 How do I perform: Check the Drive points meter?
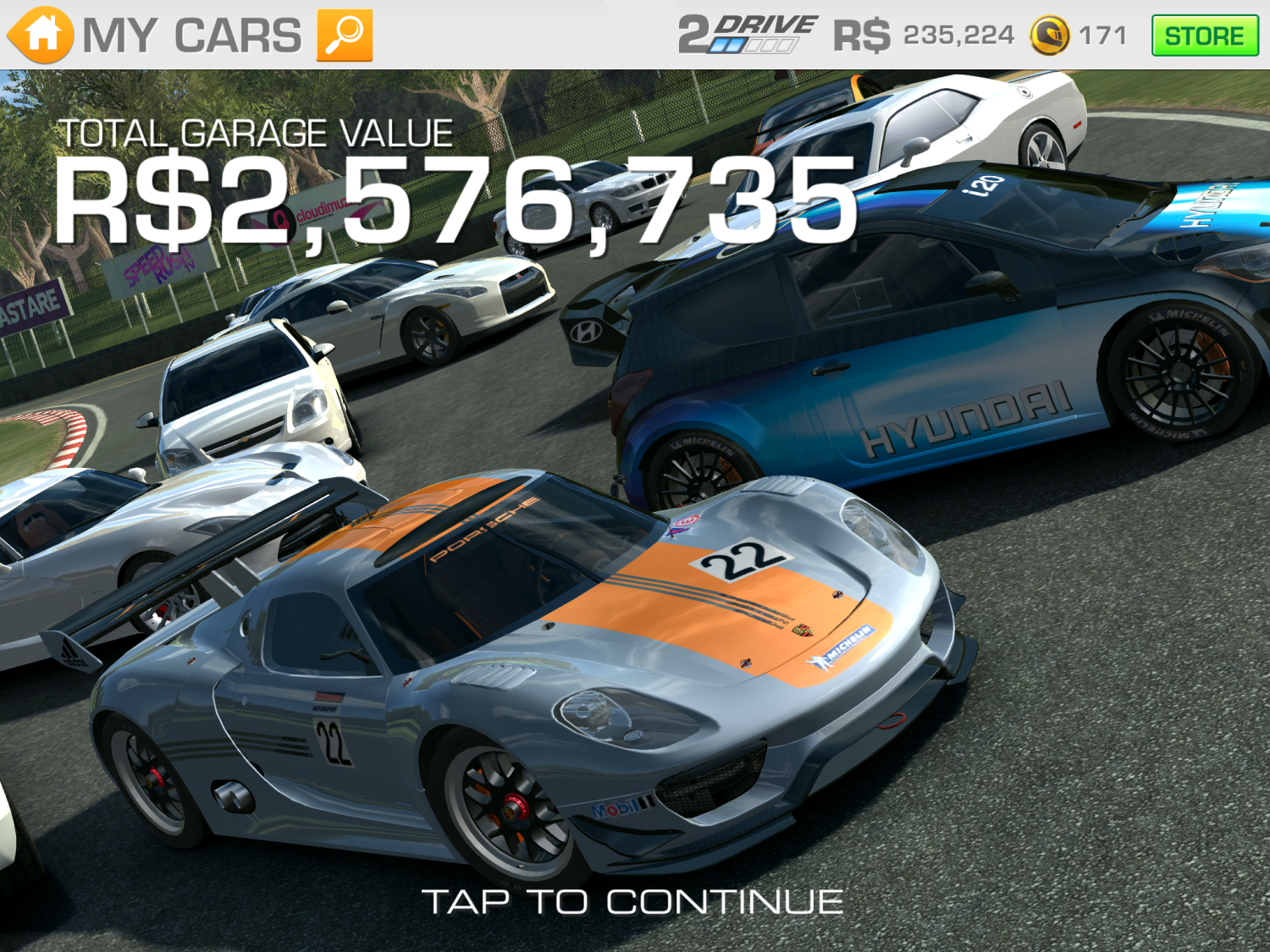click(747, 35)
